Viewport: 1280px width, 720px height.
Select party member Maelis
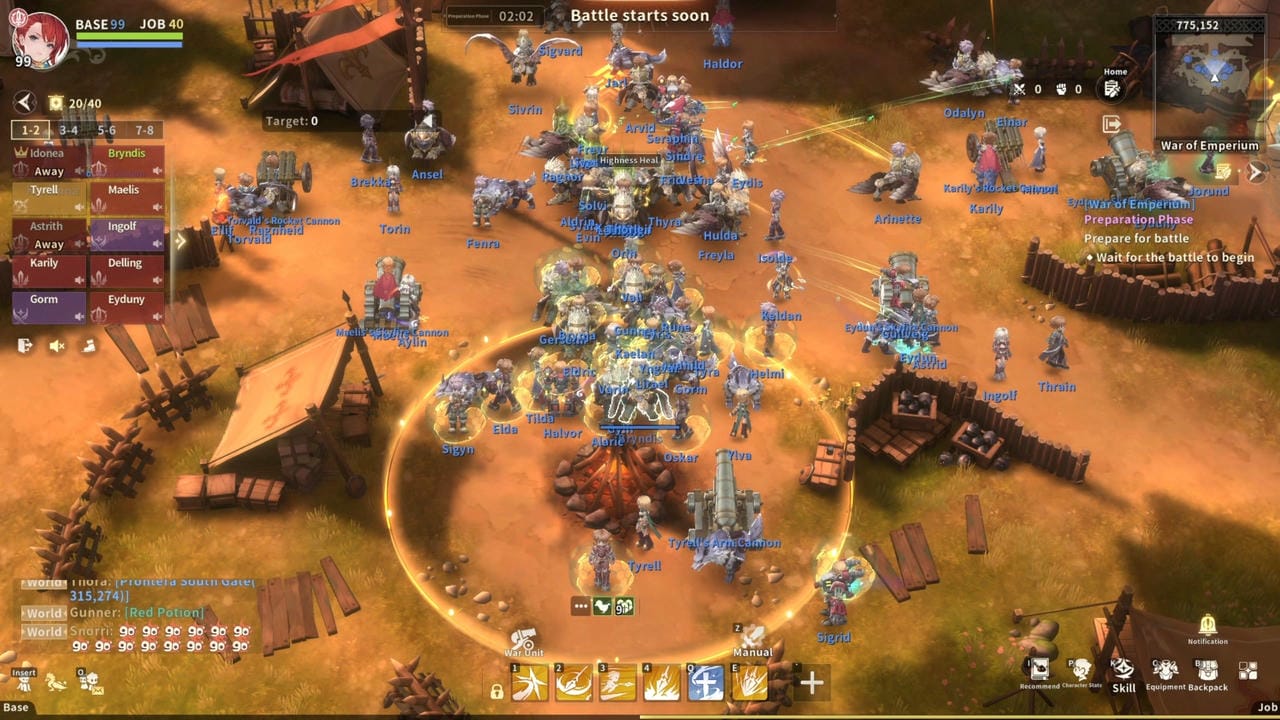pos(126,198)
